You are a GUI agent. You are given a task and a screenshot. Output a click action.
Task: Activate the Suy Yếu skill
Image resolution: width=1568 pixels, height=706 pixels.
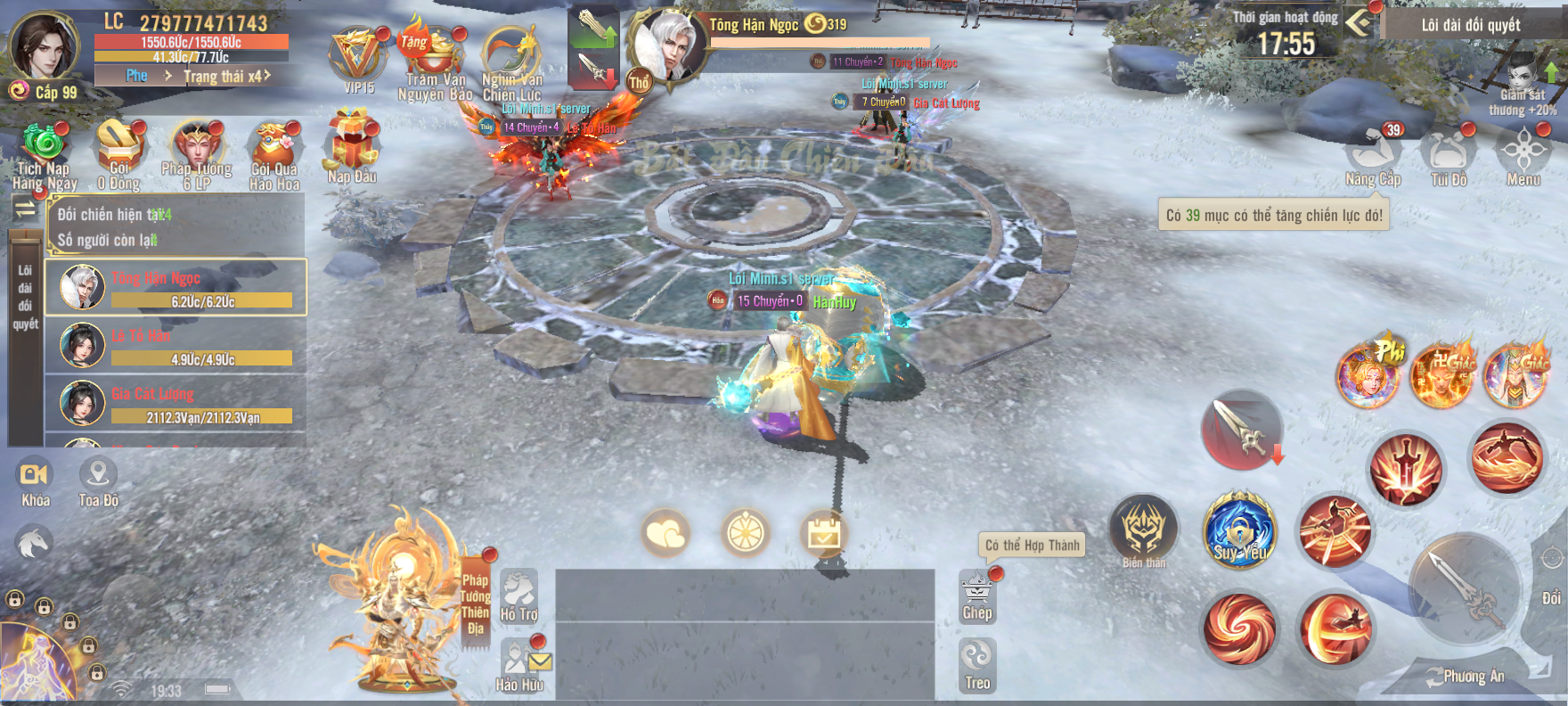pyautogui.click(x=1239, y=532)
